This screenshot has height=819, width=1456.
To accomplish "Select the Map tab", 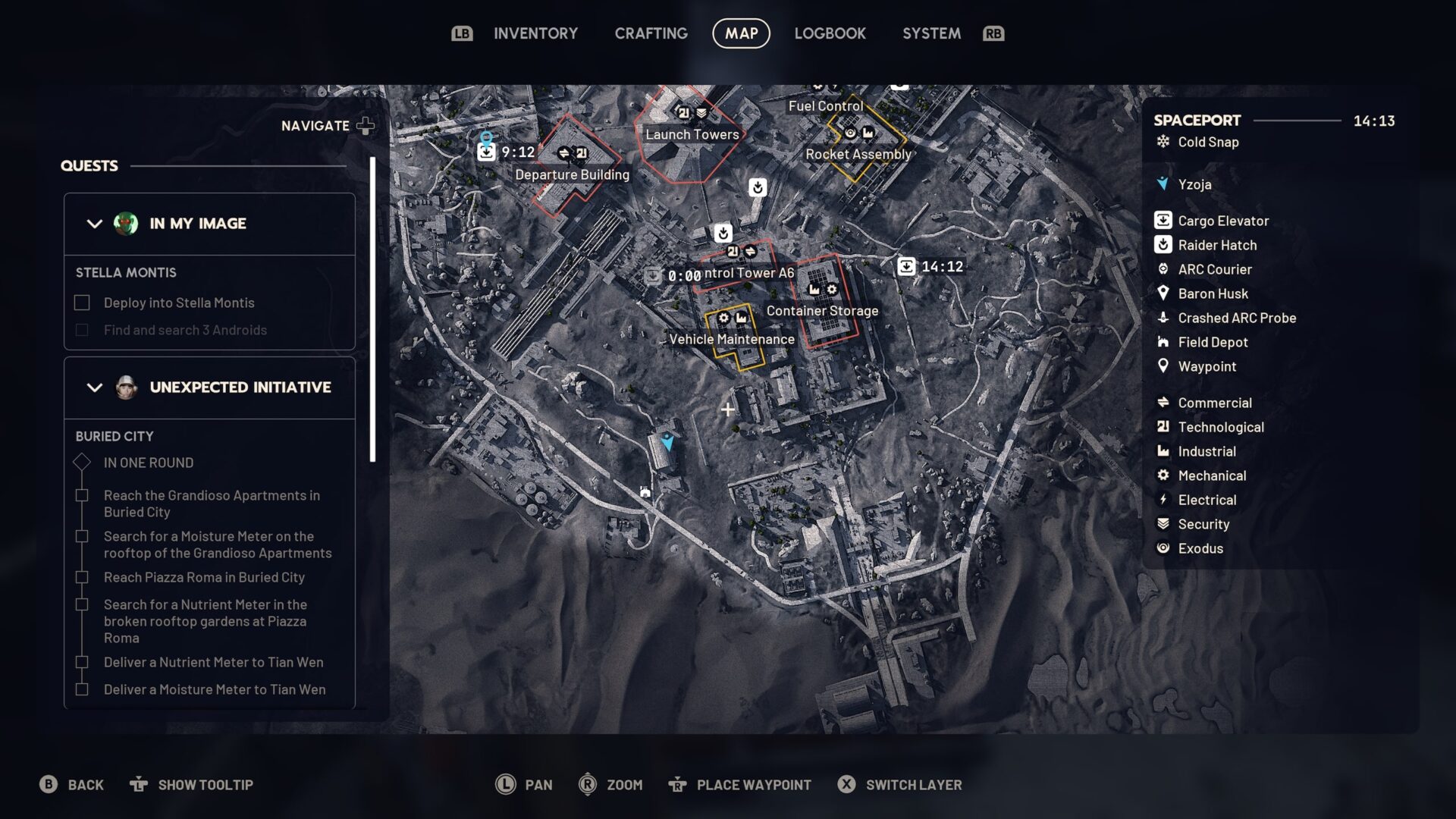I will point(741,33).
